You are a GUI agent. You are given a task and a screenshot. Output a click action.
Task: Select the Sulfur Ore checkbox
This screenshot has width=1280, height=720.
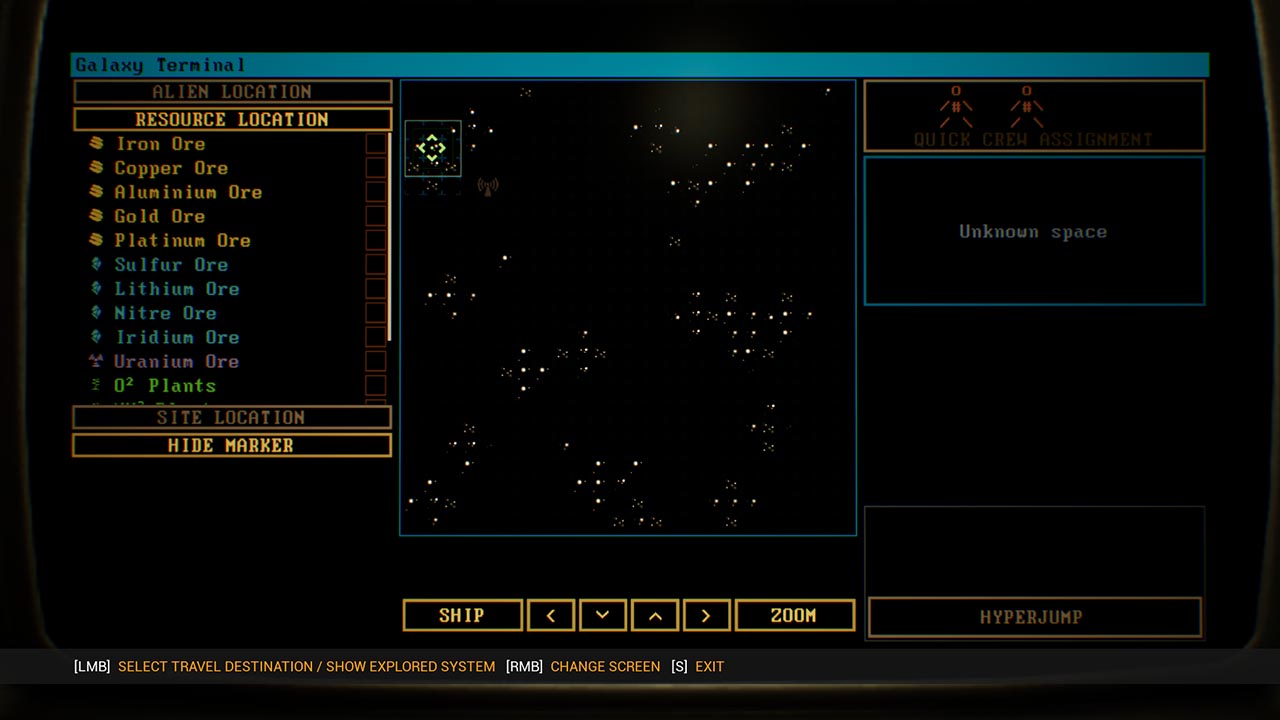tap(375, 265)
